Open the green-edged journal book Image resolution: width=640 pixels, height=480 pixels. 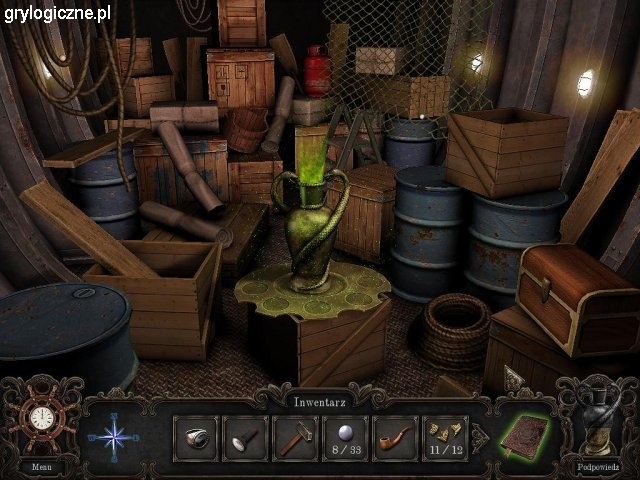click(x=525, y=437)
